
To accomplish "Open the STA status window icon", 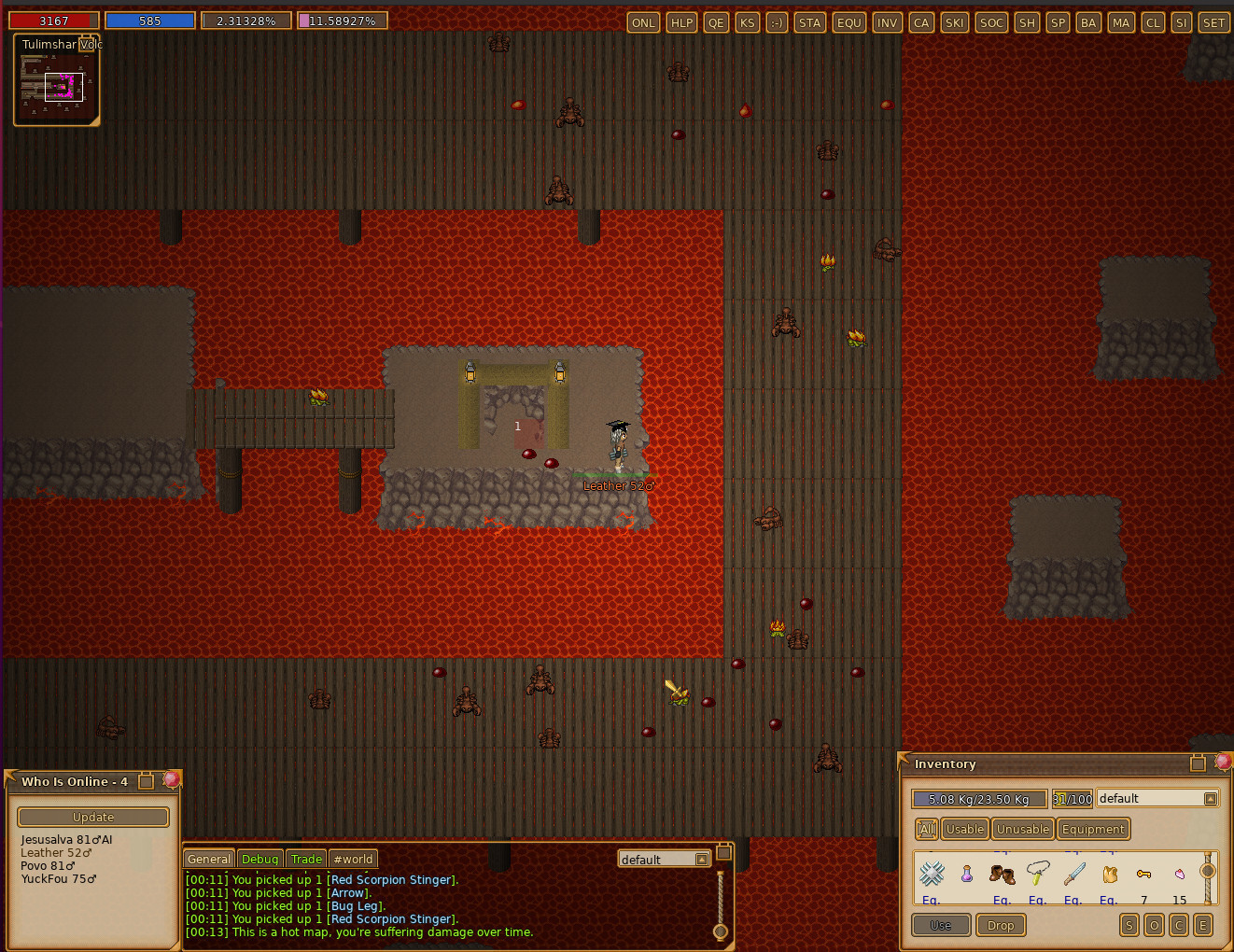I will (809, 22).
